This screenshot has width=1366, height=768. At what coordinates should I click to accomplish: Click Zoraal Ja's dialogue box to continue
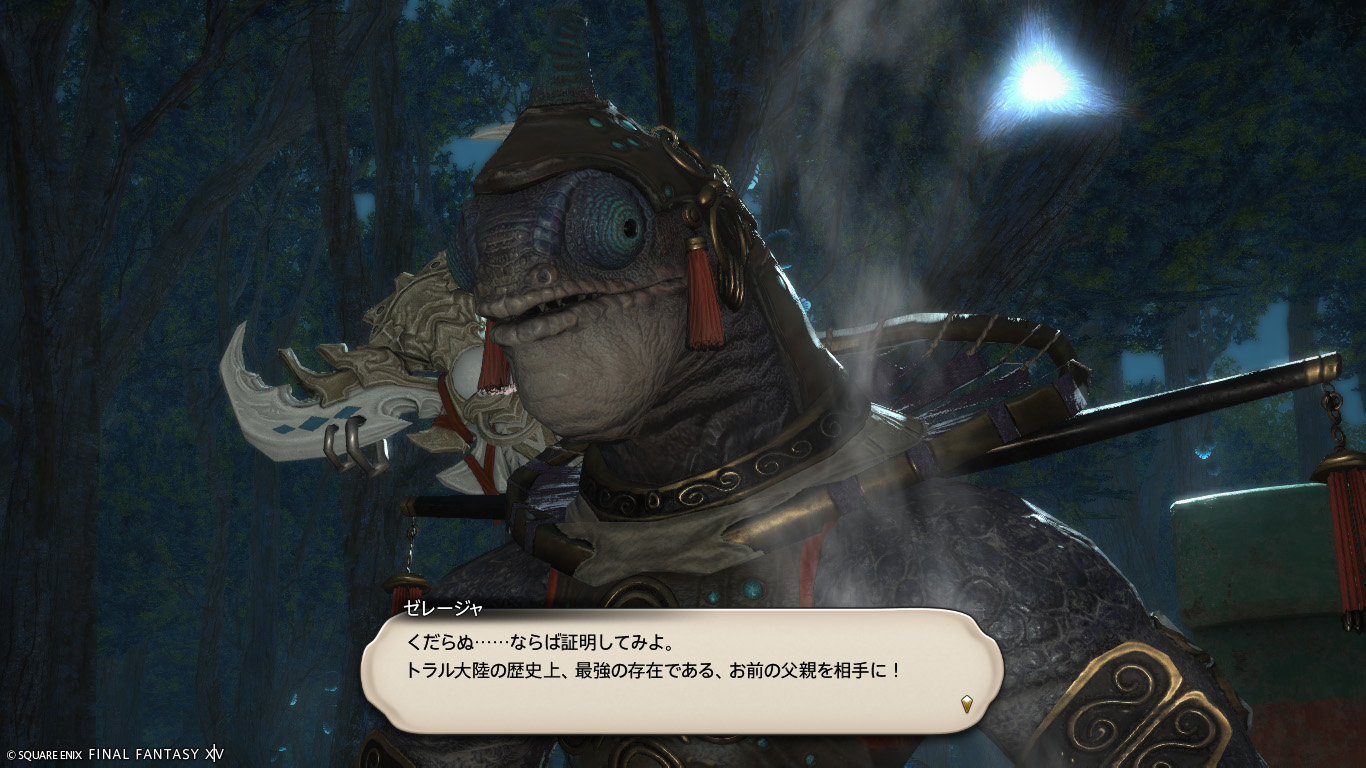pos(680,670)
